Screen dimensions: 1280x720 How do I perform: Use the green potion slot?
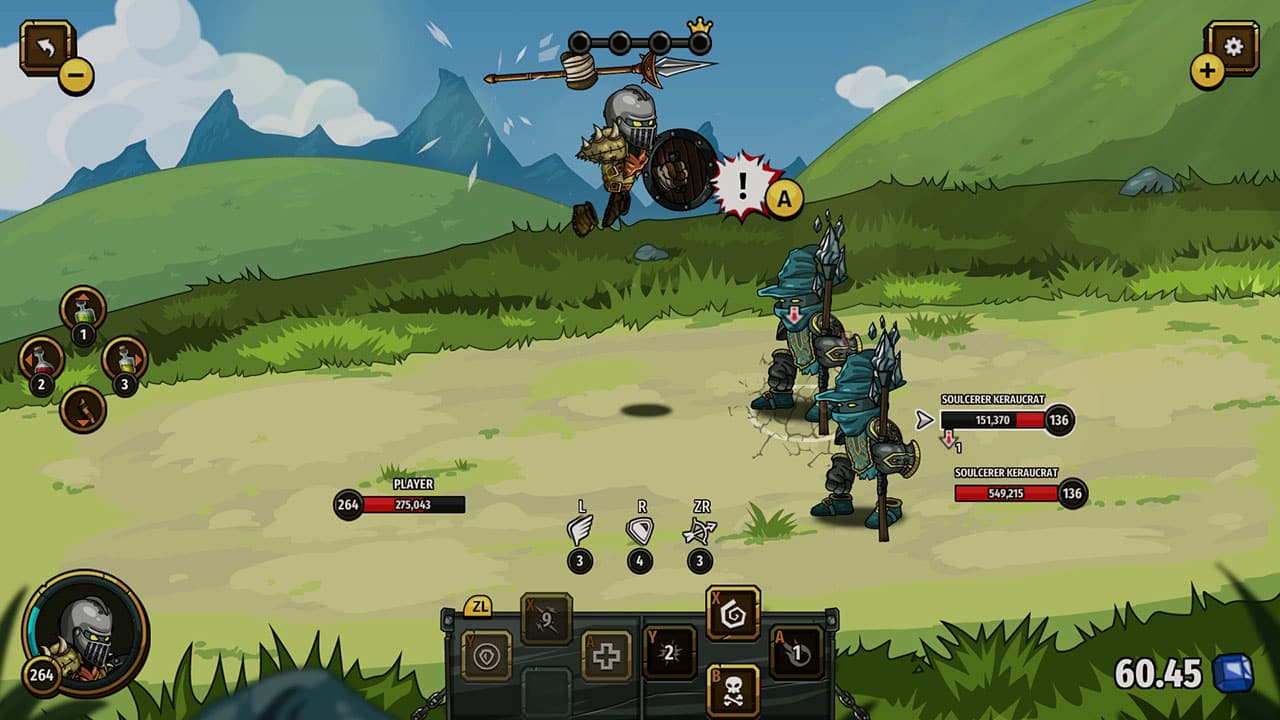83,309
